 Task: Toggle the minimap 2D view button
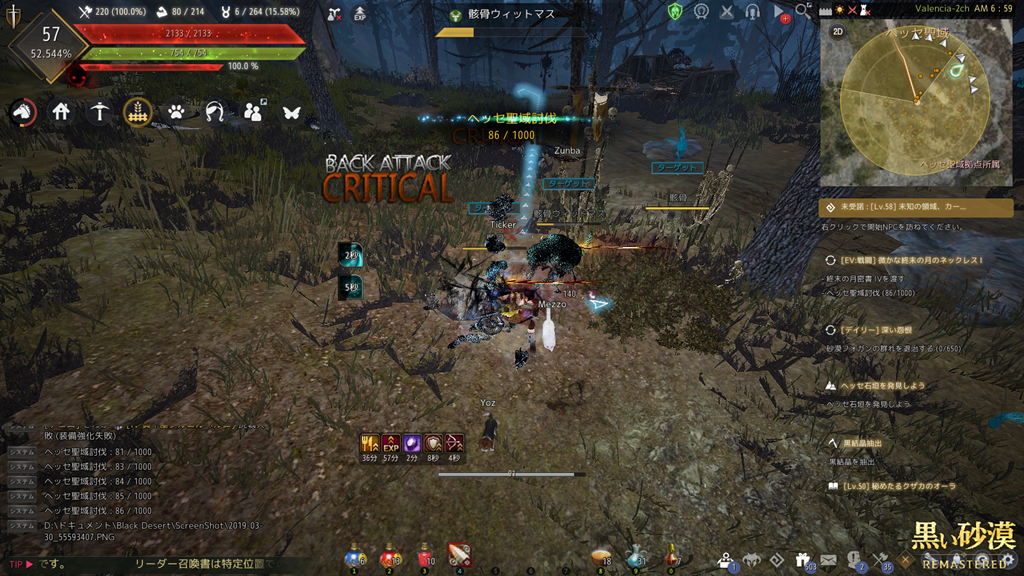tap(838, 31)
